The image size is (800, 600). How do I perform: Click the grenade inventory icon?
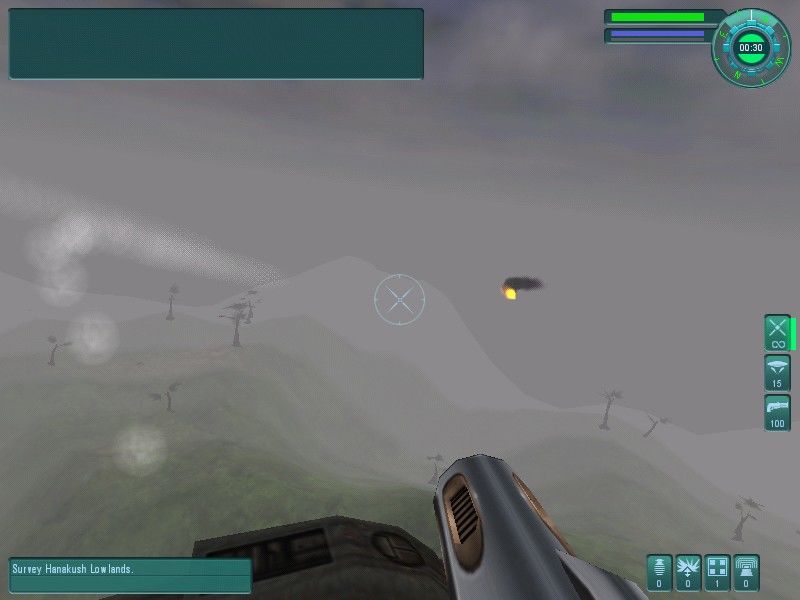coord(659,573)
